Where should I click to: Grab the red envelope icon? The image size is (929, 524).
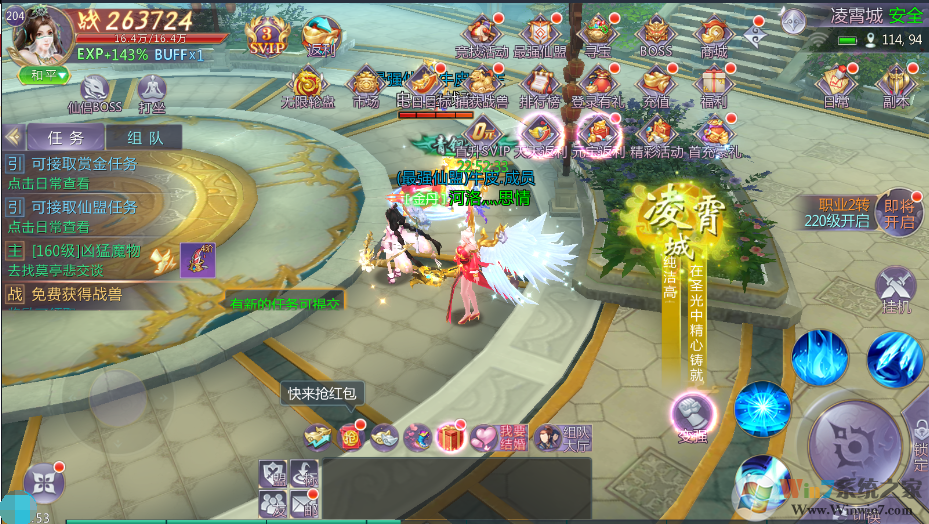tap(351, 437)
